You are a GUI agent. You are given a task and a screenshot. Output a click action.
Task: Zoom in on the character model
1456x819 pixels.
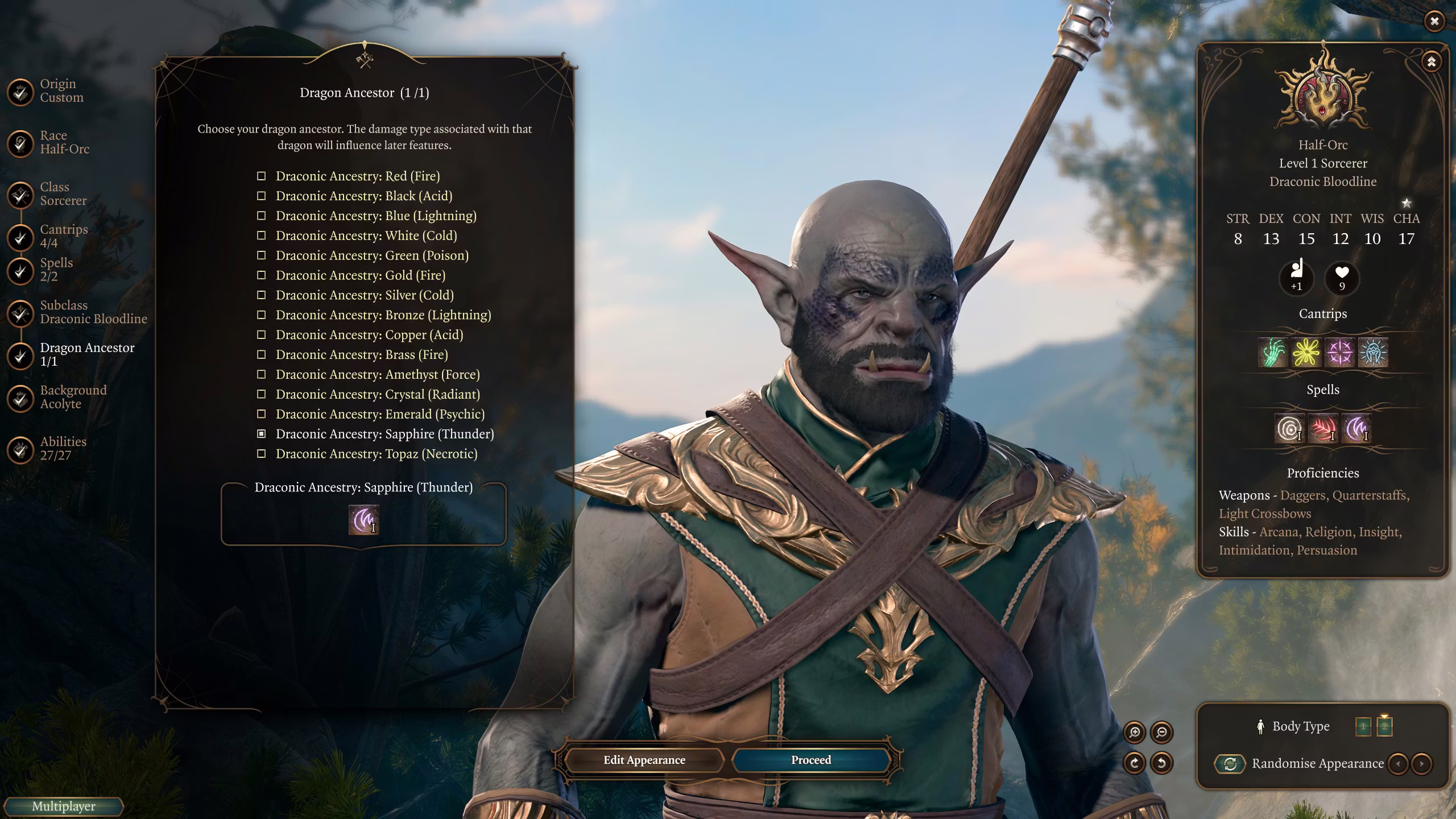click(1135, 732)
